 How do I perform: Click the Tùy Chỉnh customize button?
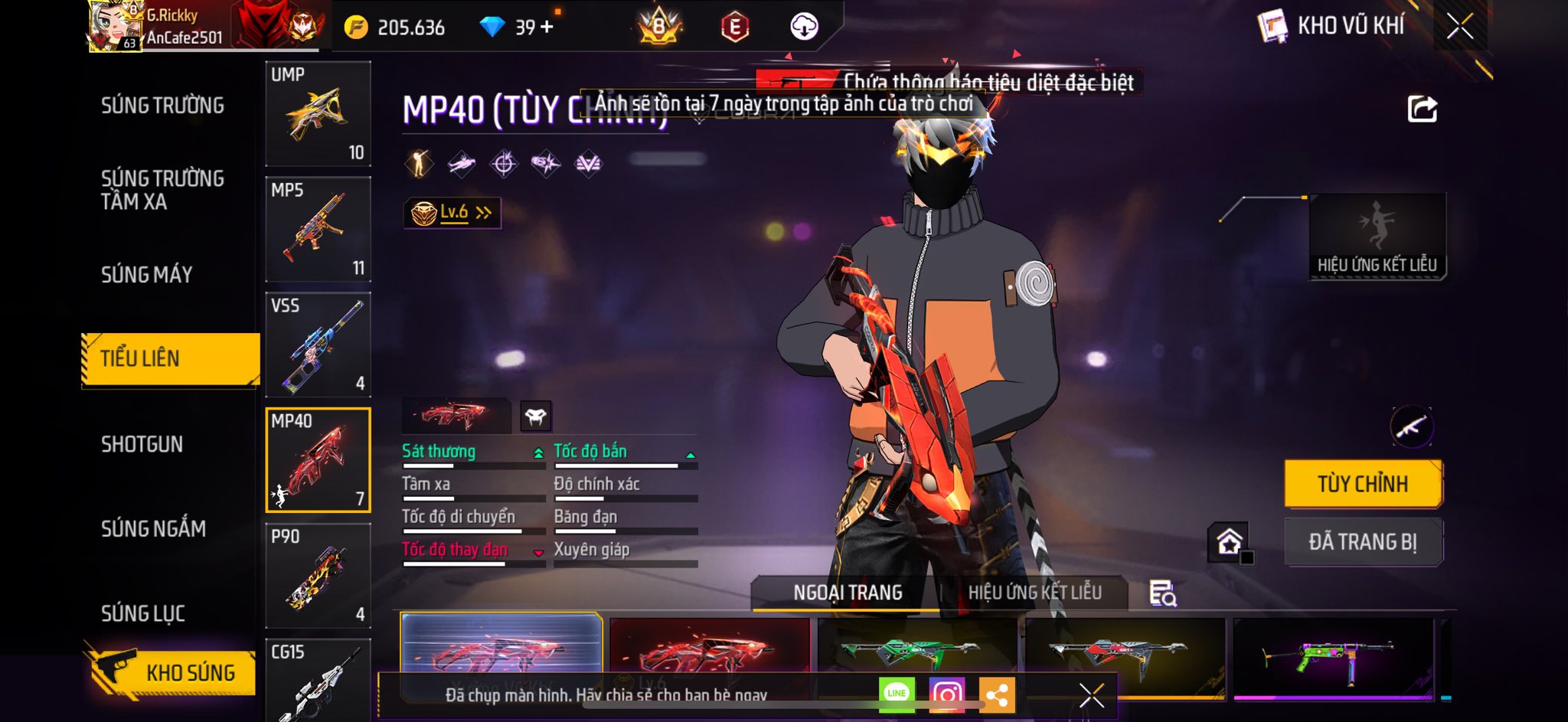[x=1363, y=484]
